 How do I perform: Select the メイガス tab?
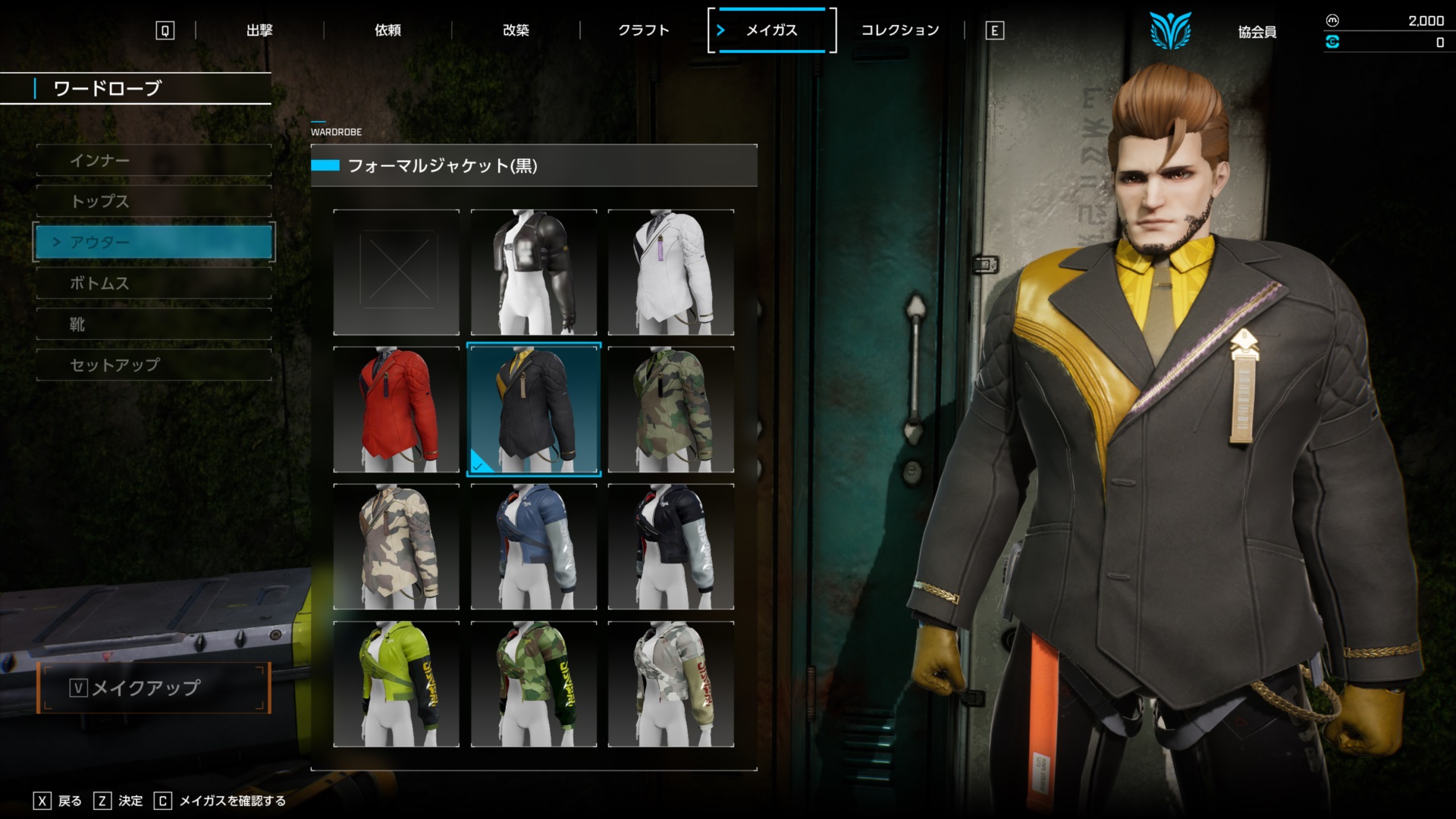pos(771,30)
